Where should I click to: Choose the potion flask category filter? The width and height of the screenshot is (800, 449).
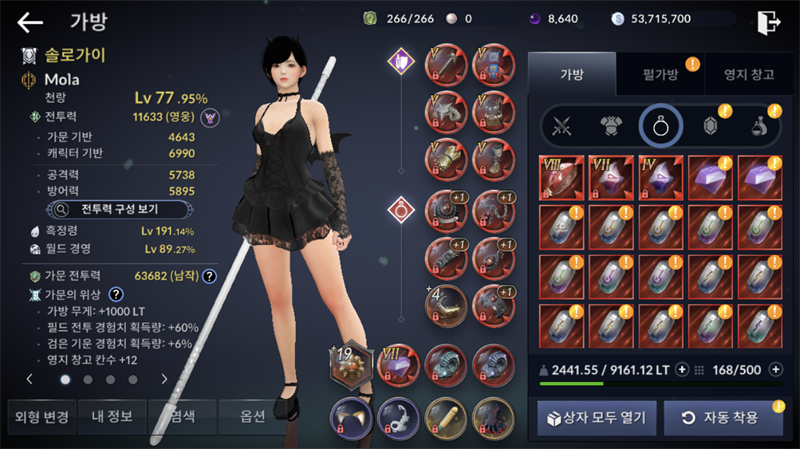click(760, 126)
